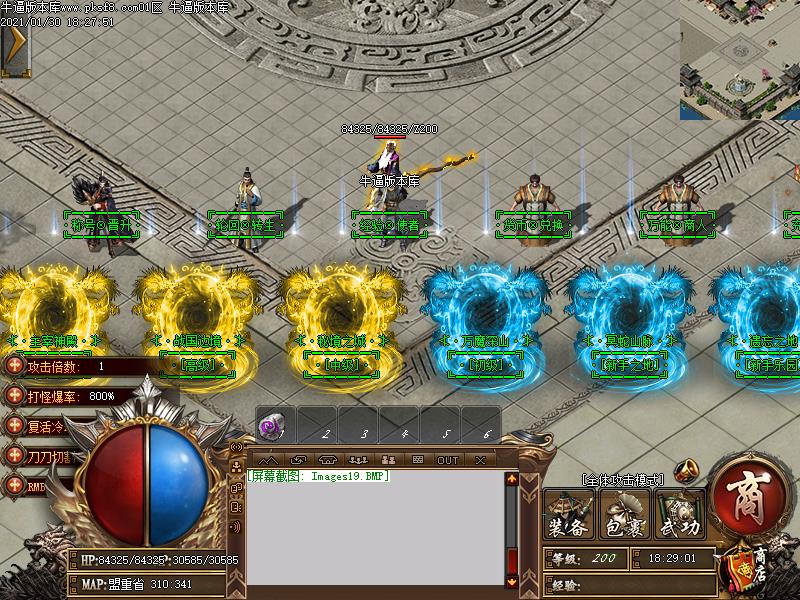800x600 pixels.
Task: Open the 包裹 bag inventory
Action: pyautogui.click(x=624, y=515)
